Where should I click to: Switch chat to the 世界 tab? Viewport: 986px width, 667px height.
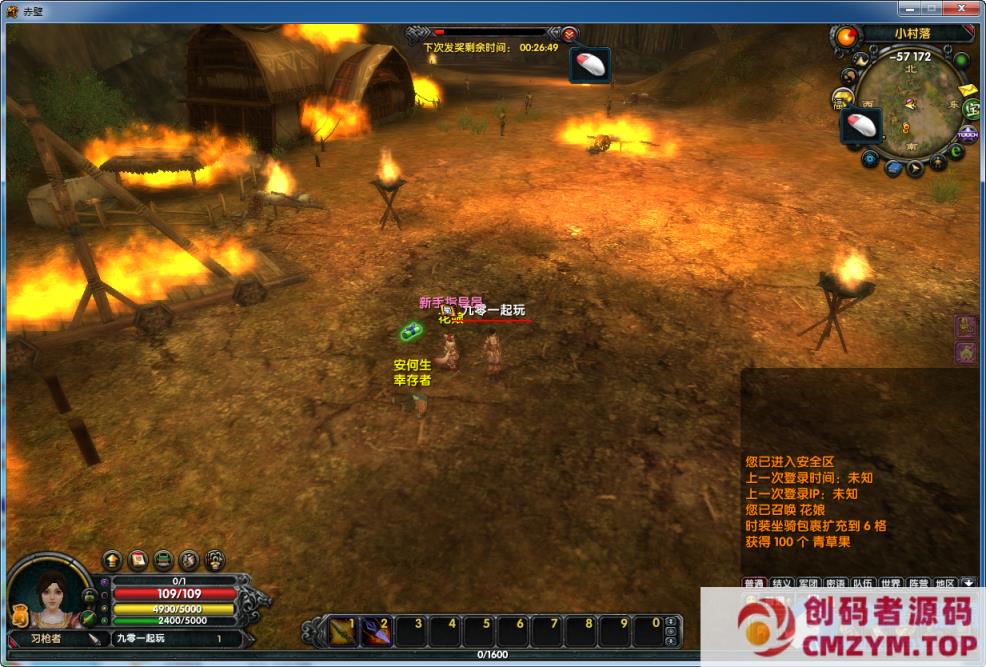pyautogui.click(x=891, y=583)
